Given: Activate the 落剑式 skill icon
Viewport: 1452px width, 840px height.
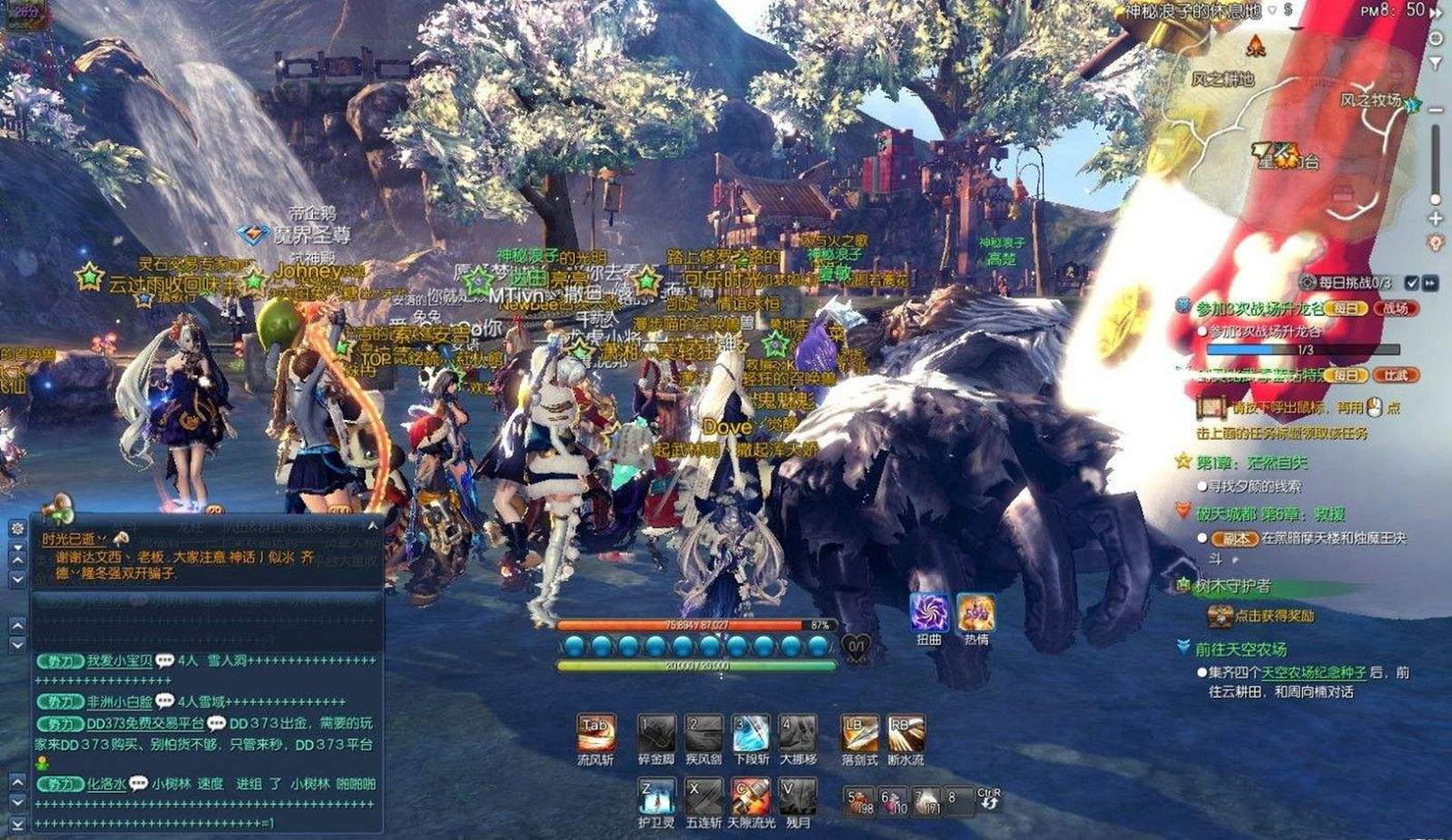Looking at the screenshot, I should pyautogui.click(x=858, y=733).
